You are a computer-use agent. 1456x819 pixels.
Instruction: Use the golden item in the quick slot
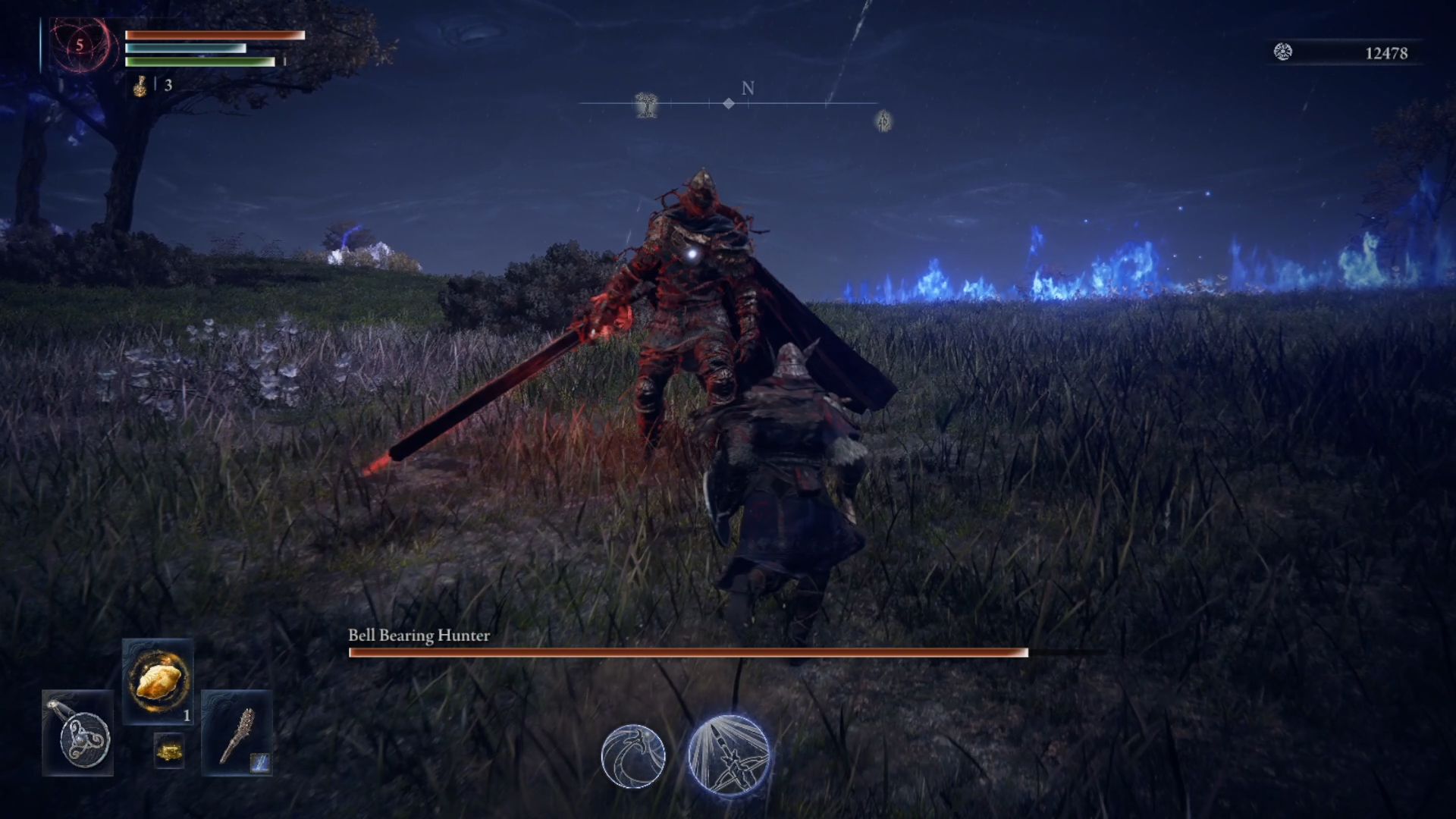point(158,681)
